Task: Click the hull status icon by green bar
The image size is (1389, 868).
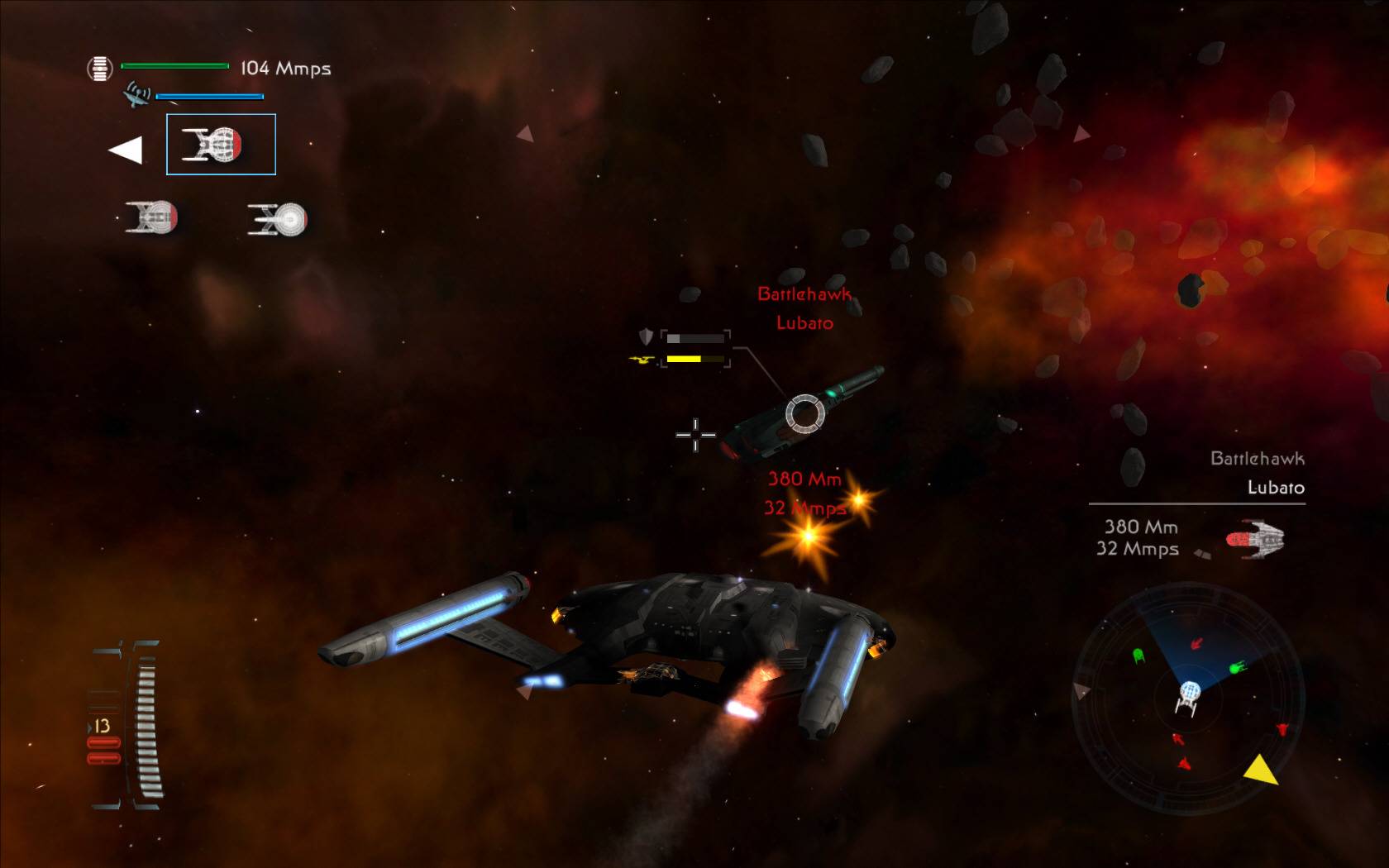Action: (x=99, y=68)
